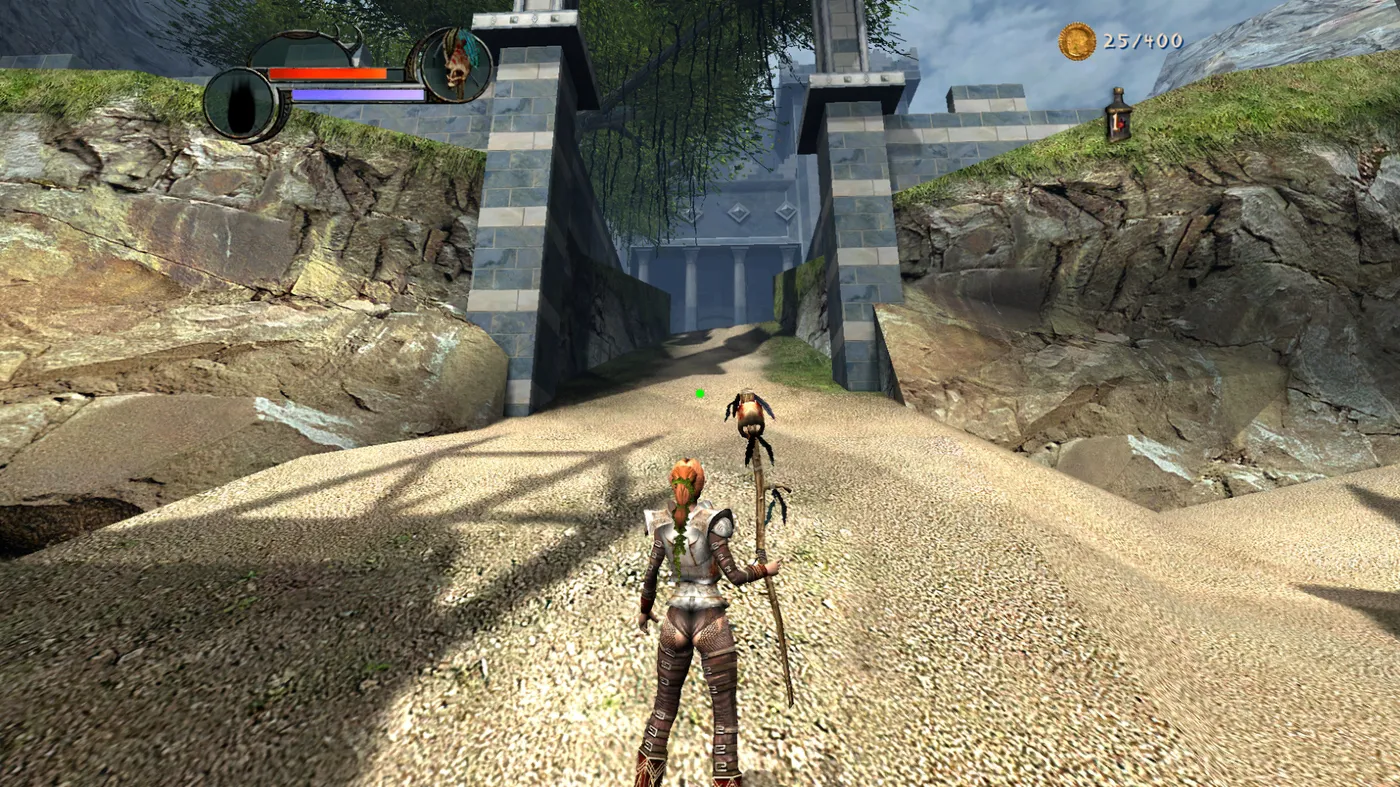Use the health potion bottle icon
This screenshot has height=787, width=1400.
[1118, 115]
